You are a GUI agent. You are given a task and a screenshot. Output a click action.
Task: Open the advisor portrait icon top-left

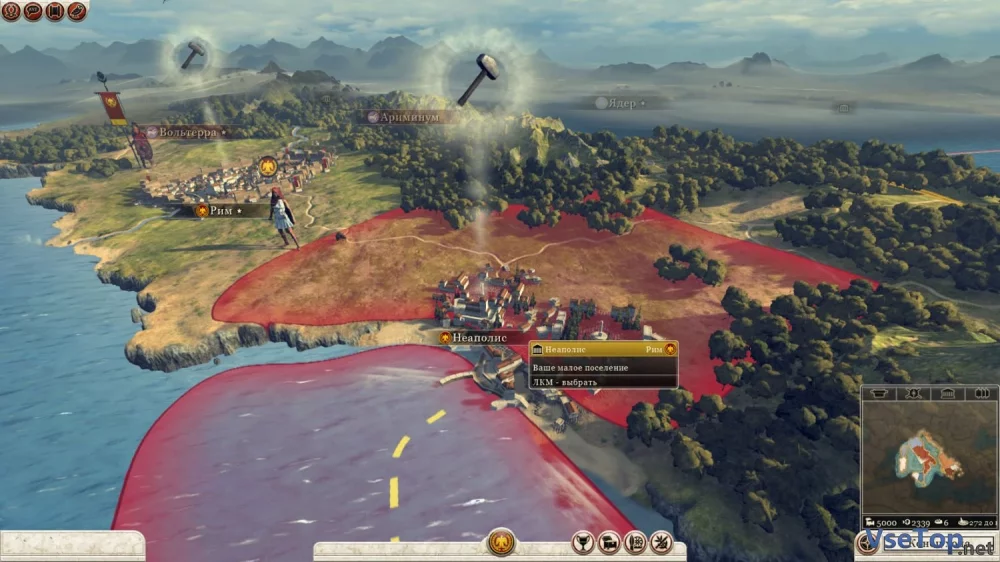click(x=11, y=11)
